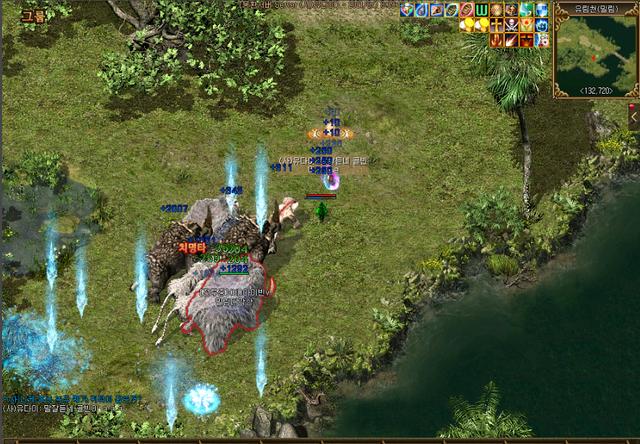
Task: Select the red claw slash icon
Action: (496, 40)
